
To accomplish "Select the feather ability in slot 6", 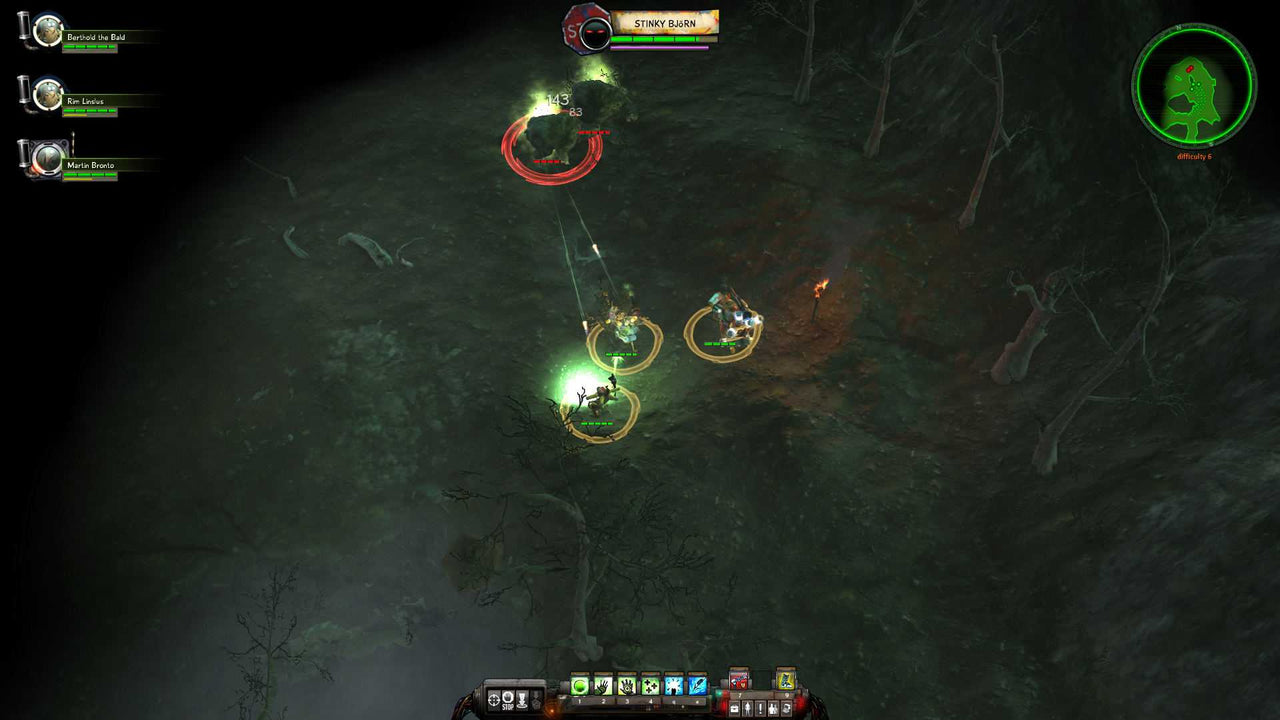I will coord(697,685).
